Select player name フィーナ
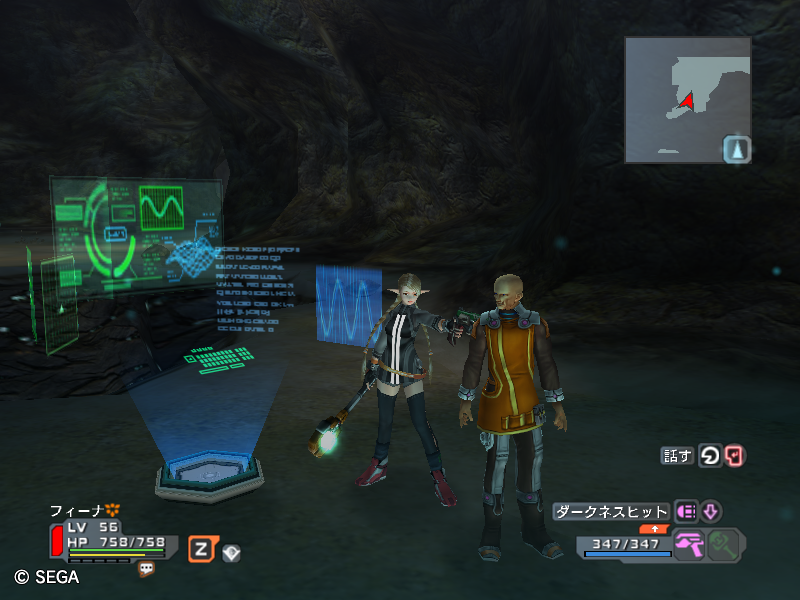Viewport: 800px width, 600px height. tap(78, 510)
